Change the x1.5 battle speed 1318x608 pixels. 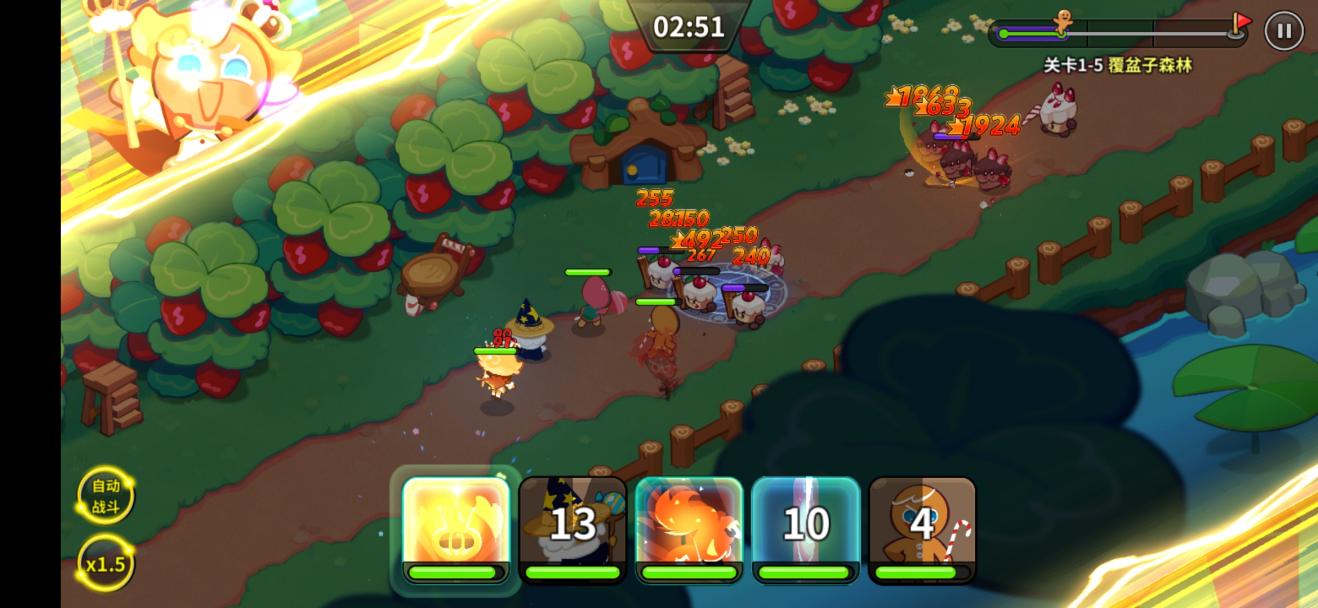105,563
